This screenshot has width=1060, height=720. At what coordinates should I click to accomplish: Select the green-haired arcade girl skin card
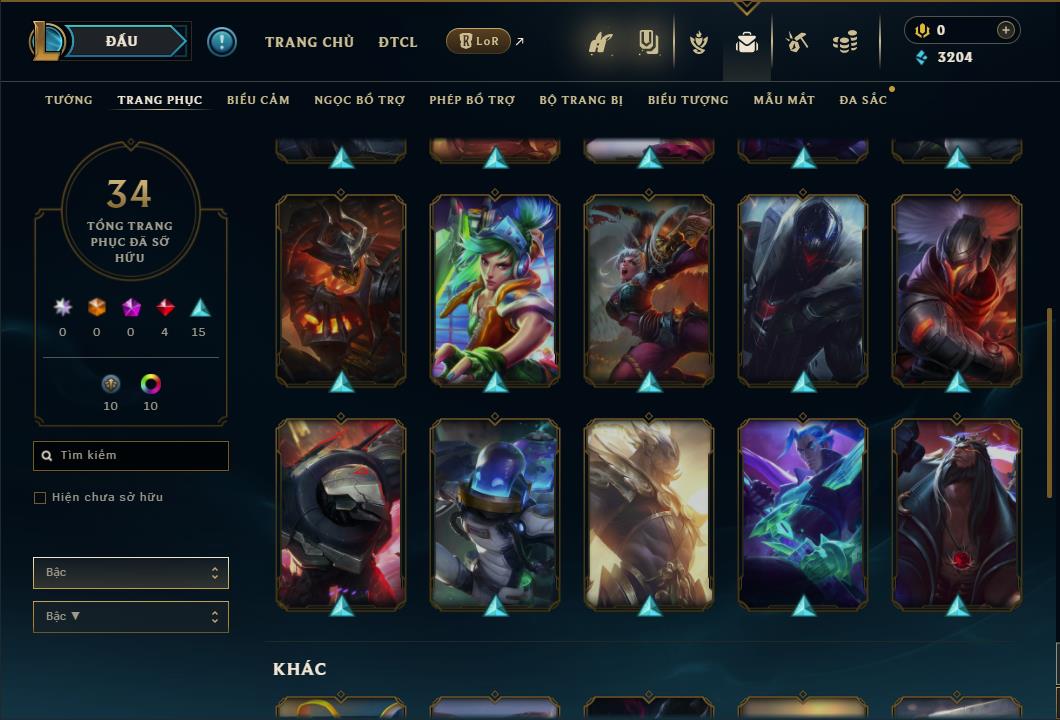[495, 290]
